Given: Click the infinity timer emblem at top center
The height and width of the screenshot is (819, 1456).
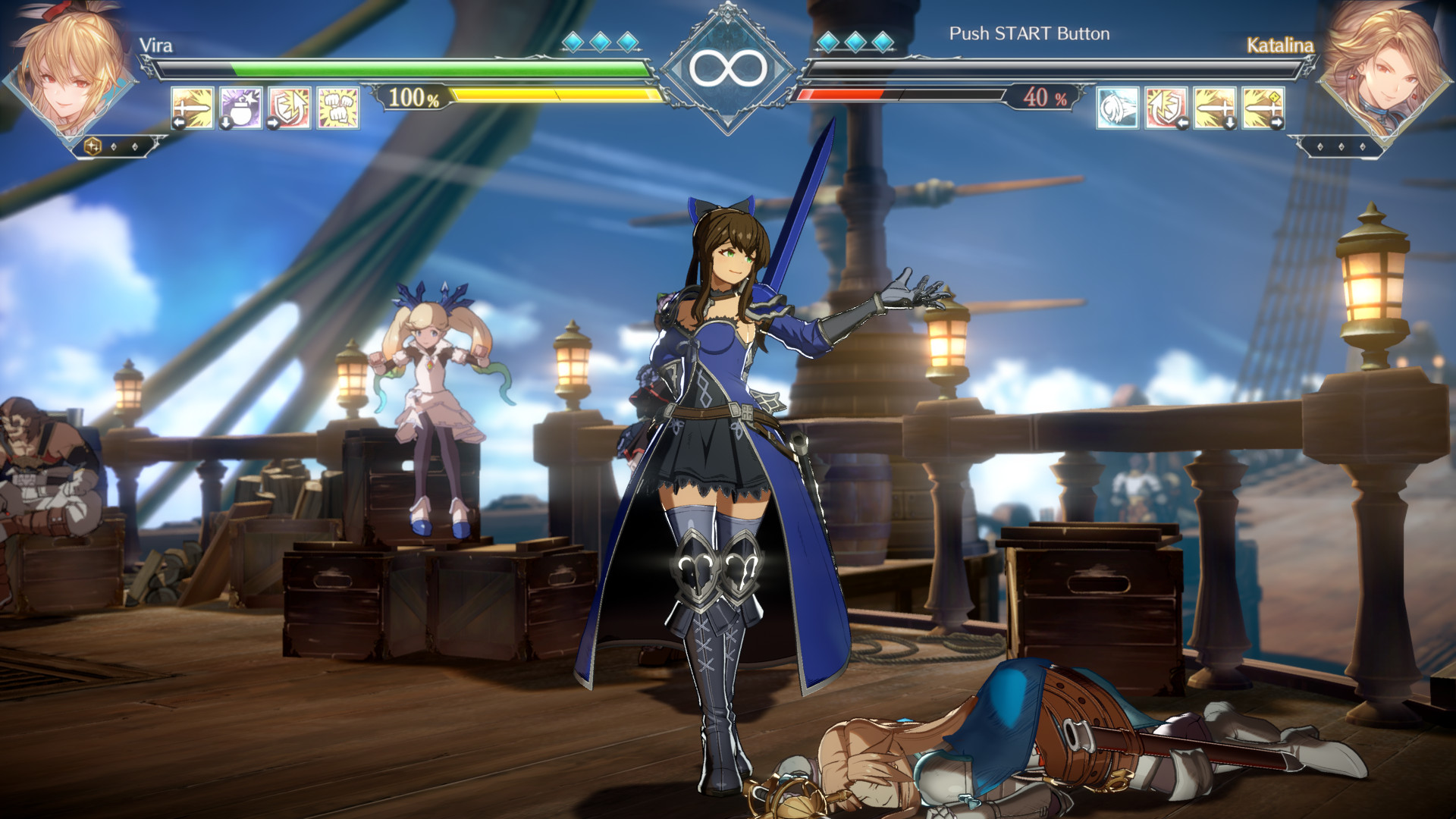Looking at the screenshot, I should point(726,68).
